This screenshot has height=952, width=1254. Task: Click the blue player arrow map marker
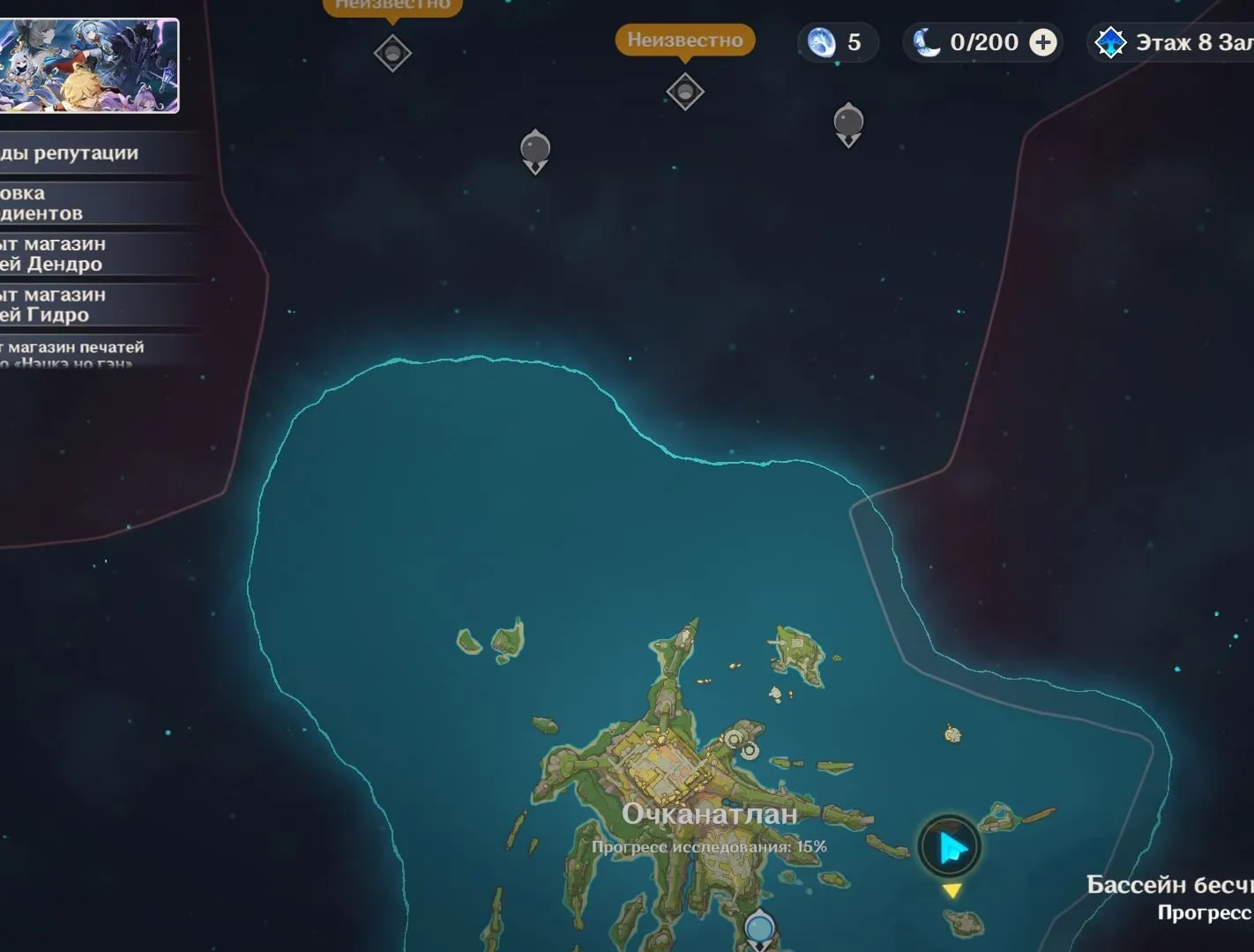pos(950,847)
